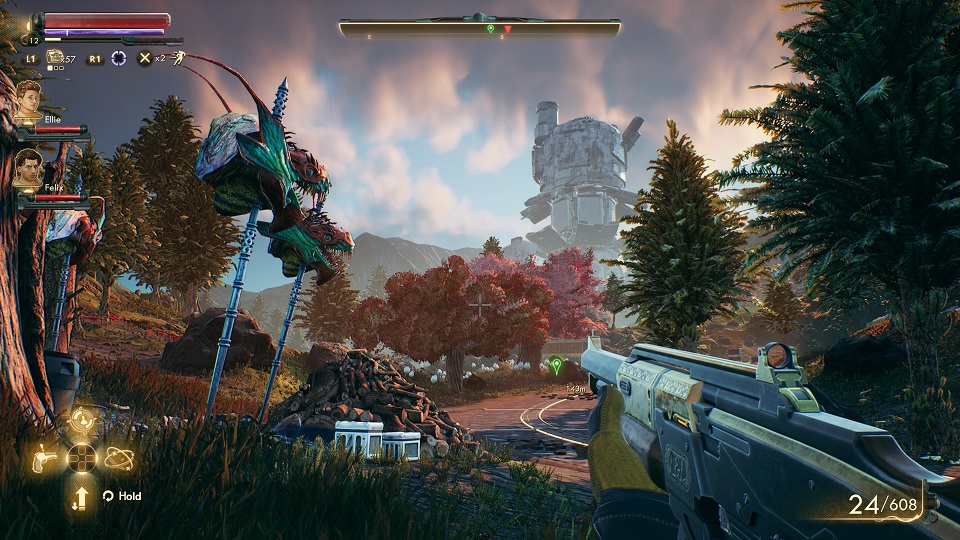Open the compass bar at top
Screen dimensions: 960x540
480,28
